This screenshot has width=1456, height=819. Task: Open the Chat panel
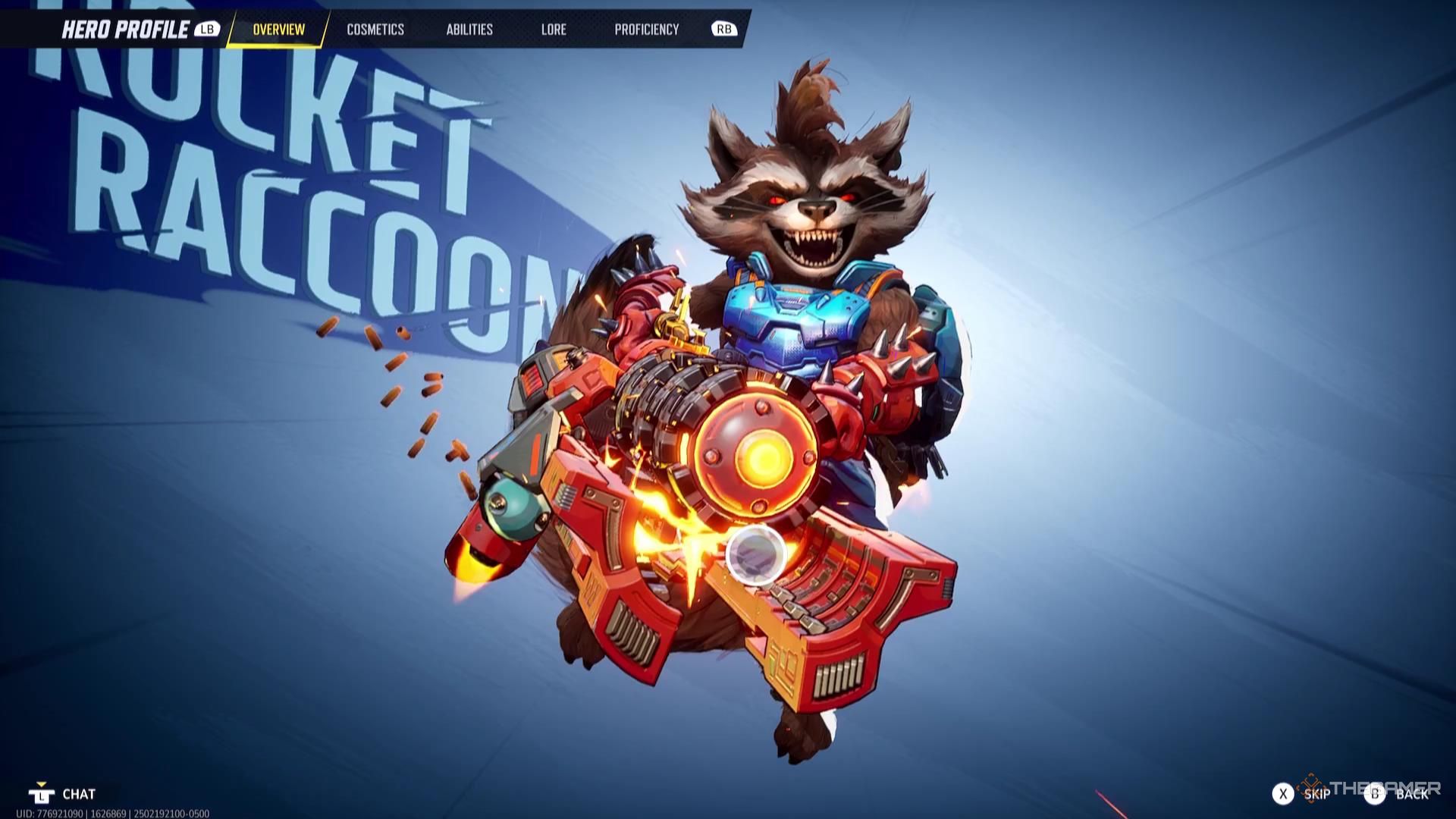pos(77,795)
